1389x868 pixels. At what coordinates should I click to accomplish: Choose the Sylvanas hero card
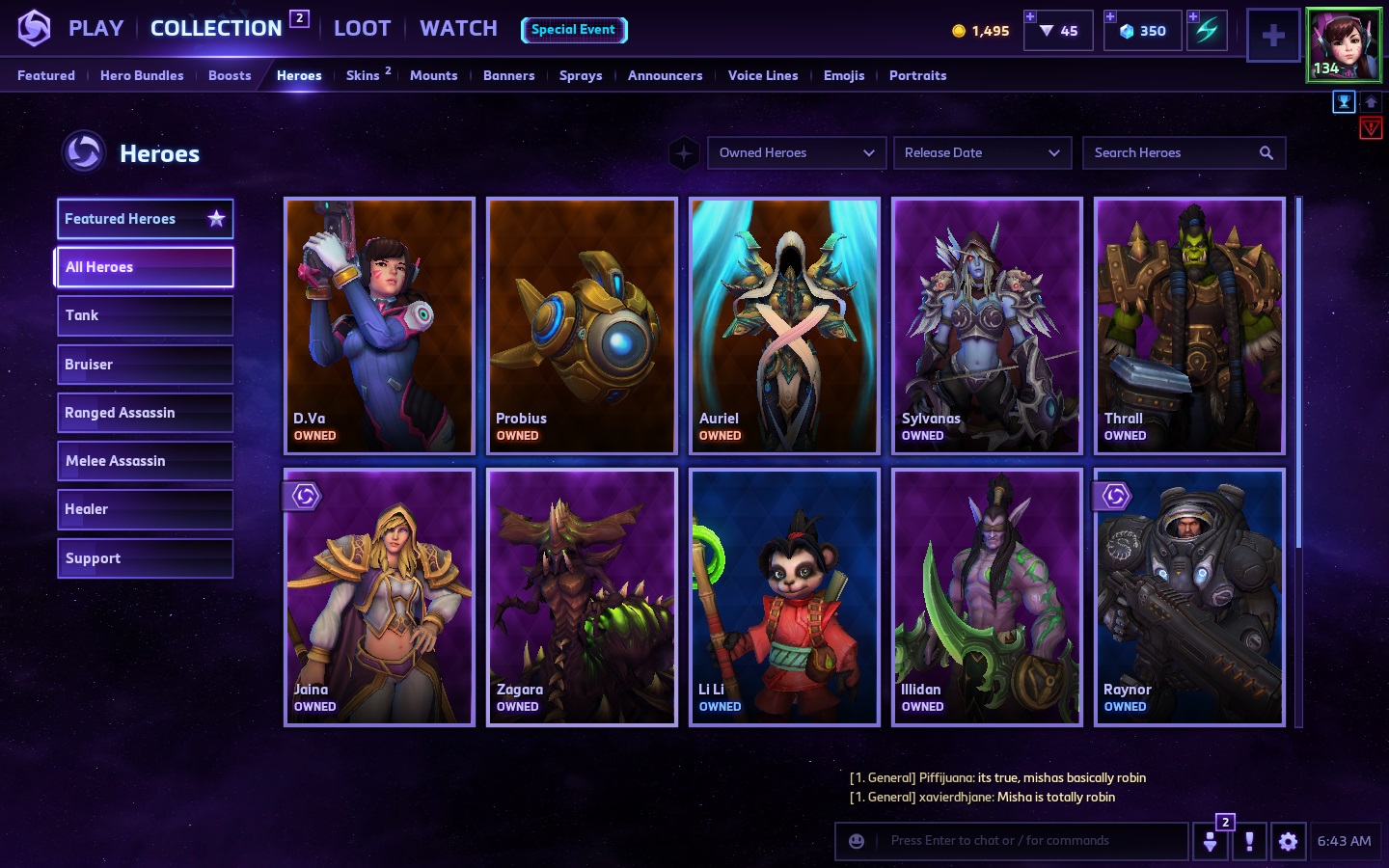[987, 325]
